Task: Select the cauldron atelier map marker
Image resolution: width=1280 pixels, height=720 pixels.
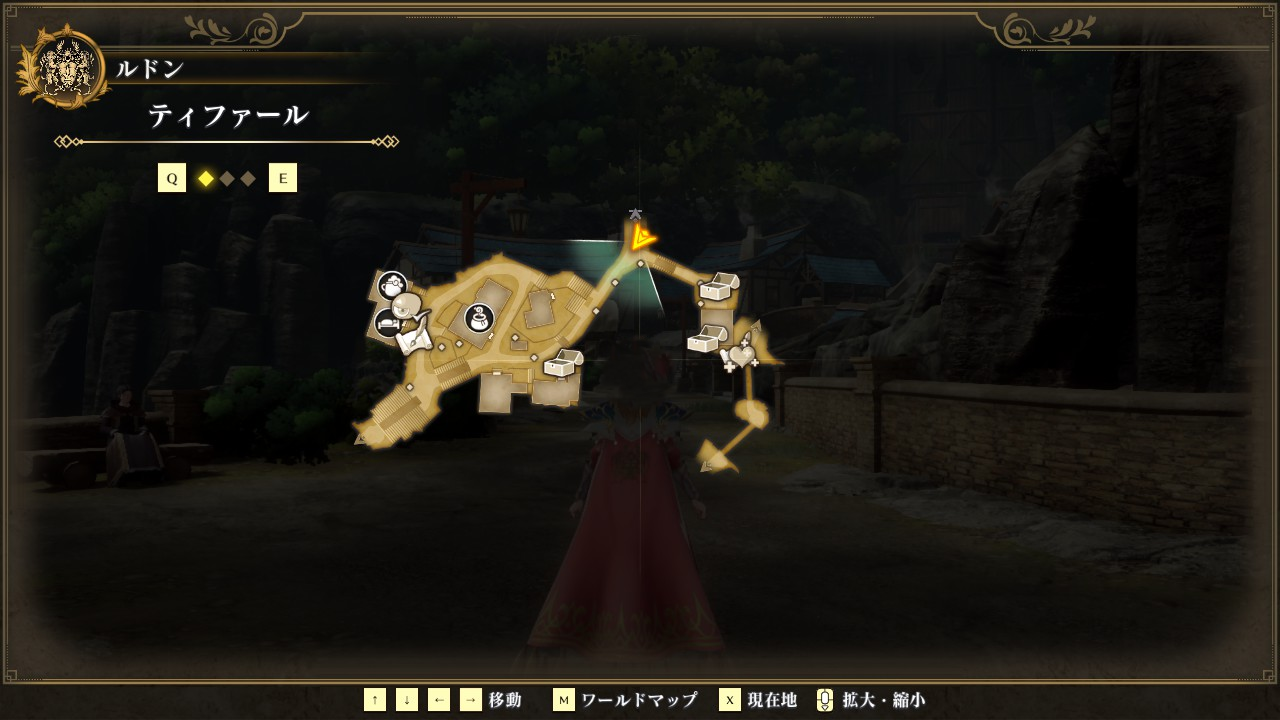Action: coord(480,318)
